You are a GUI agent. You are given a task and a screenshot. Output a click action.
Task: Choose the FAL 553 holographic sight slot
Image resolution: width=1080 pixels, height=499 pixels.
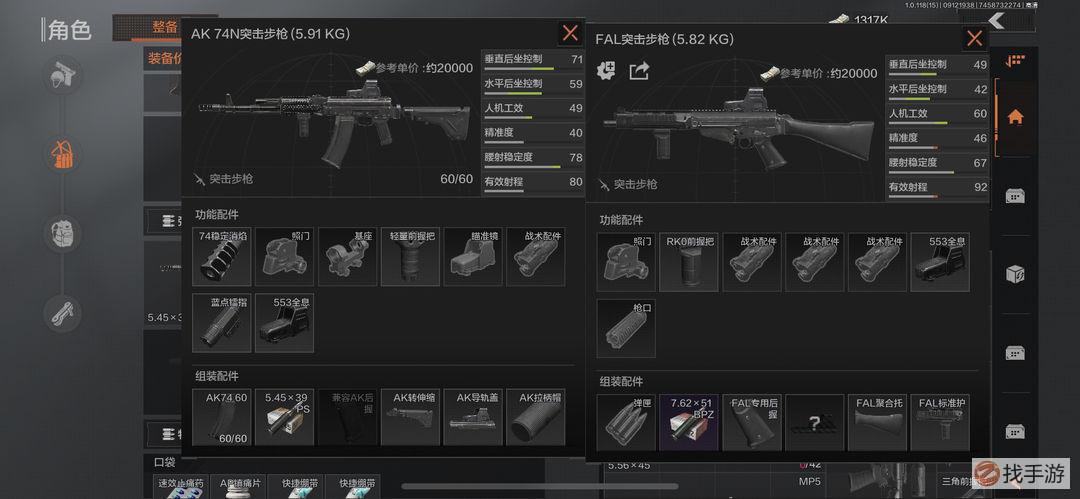pyautogui.click(x=940, y=263)
